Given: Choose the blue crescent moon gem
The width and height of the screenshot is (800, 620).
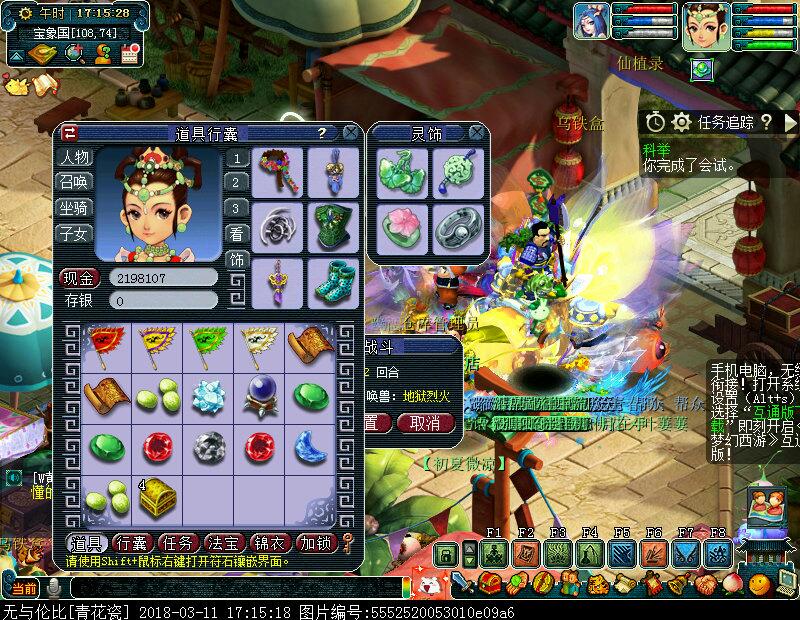Looking at the screenshot, I should 310,446.
